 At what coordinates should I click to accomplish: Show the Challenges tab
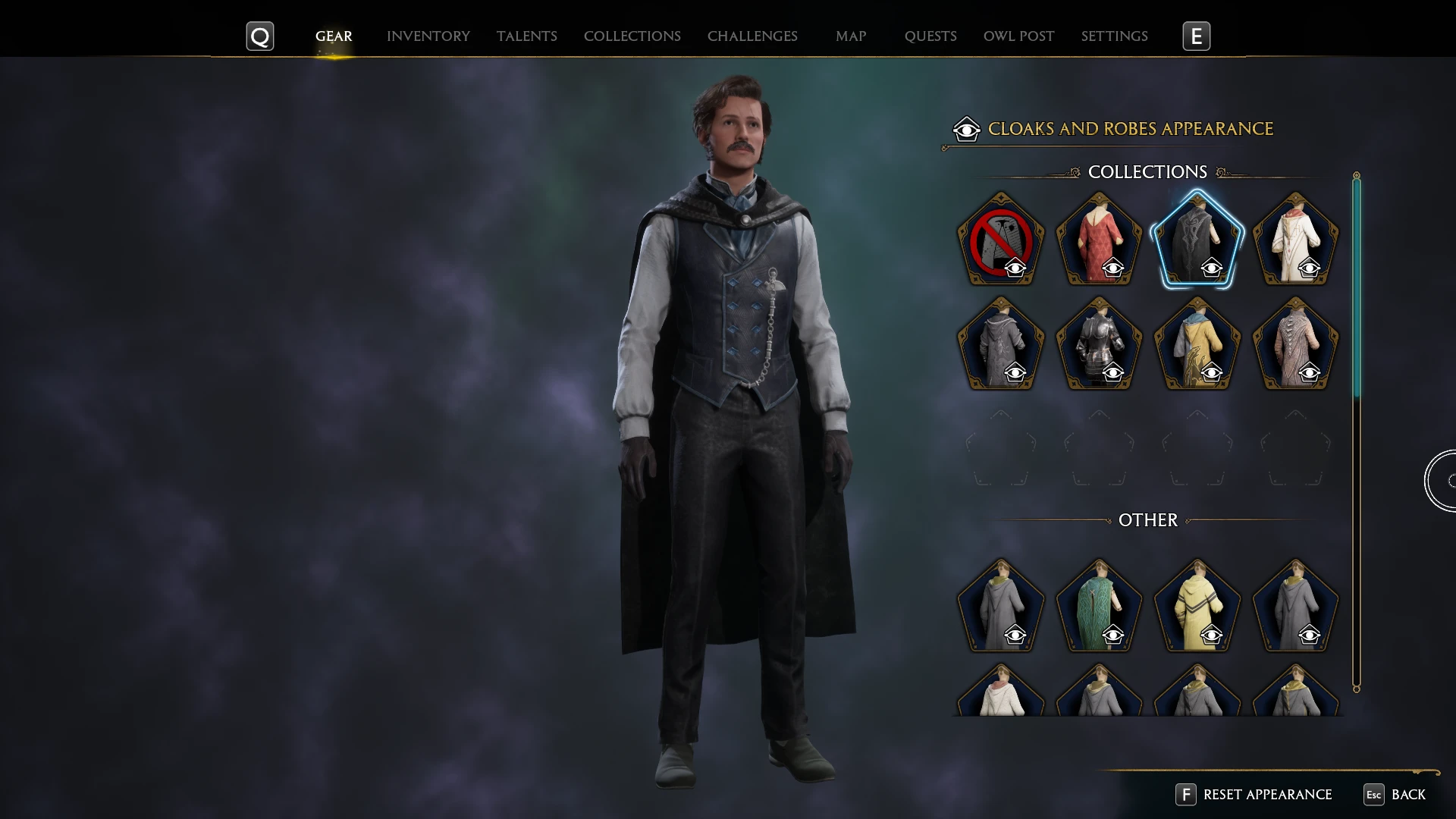click(x=752, y=36)
